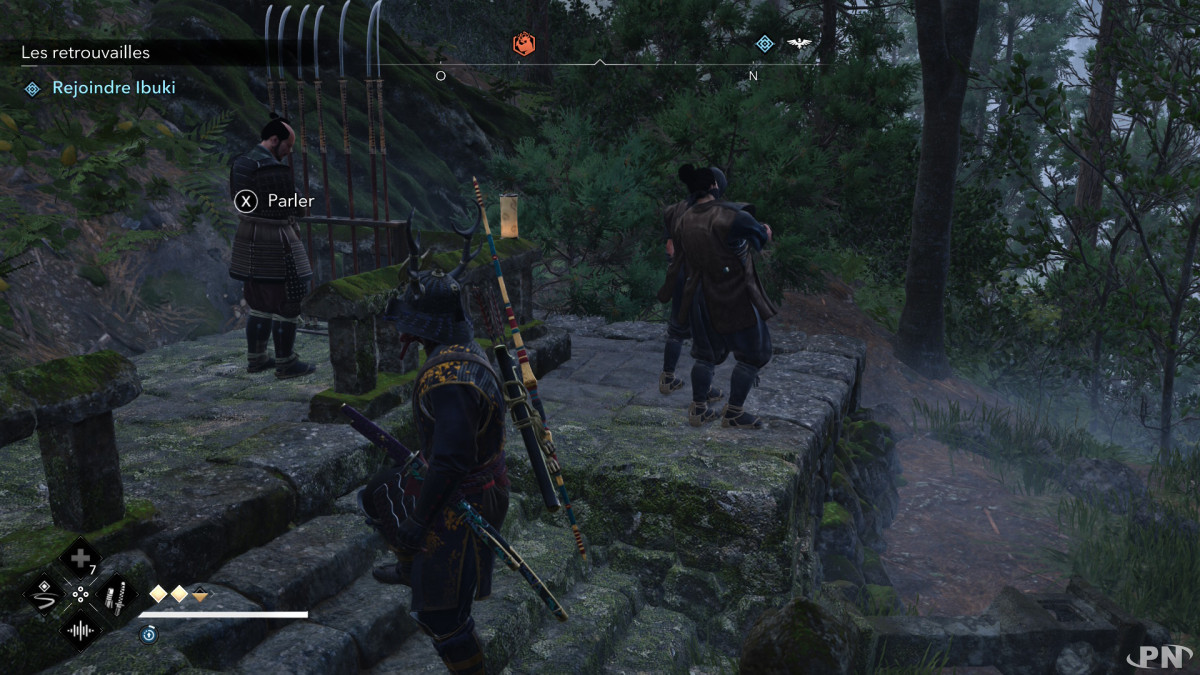Open the quest tracker Rejoindre Ibuki objective

pyautogui.click(x=113, y=88)
